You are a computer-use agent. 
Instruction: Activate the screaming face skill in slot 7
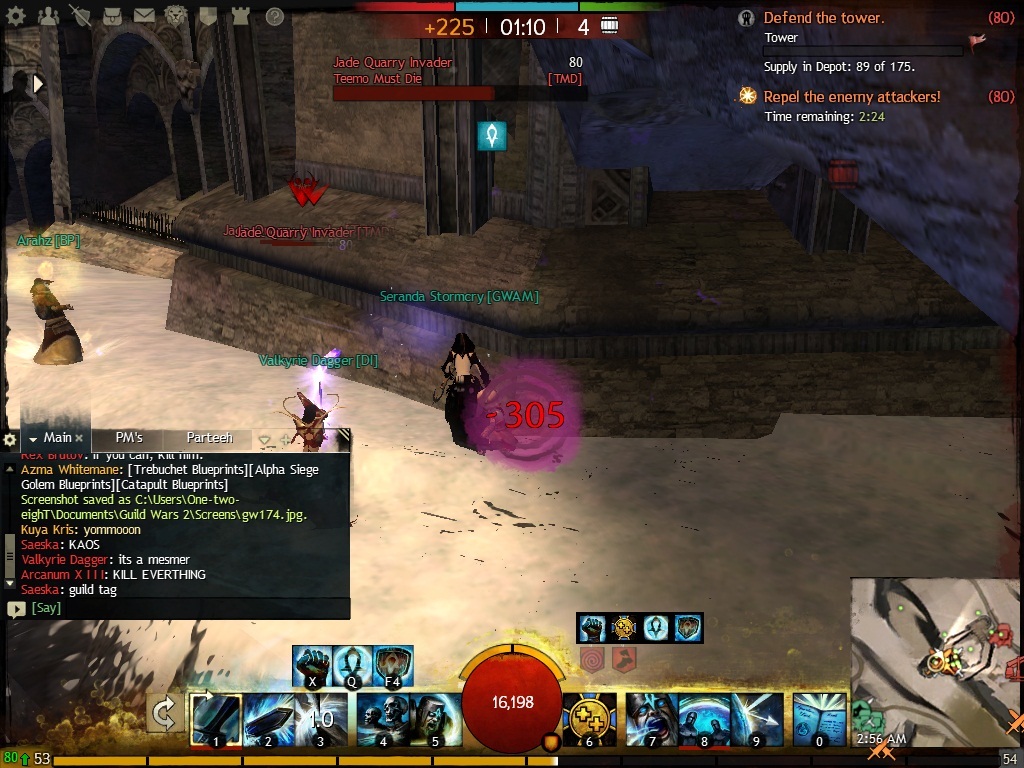pos(651,719)
